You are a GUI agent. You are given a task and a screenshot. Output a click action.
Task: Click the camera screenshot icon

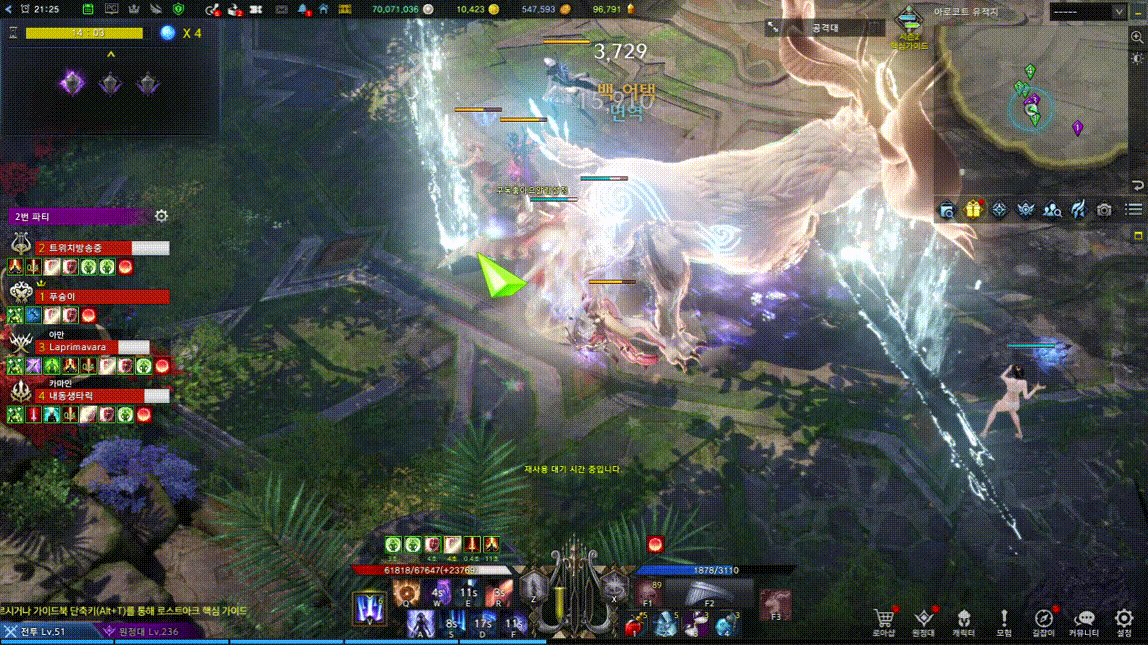point(1104,209)
